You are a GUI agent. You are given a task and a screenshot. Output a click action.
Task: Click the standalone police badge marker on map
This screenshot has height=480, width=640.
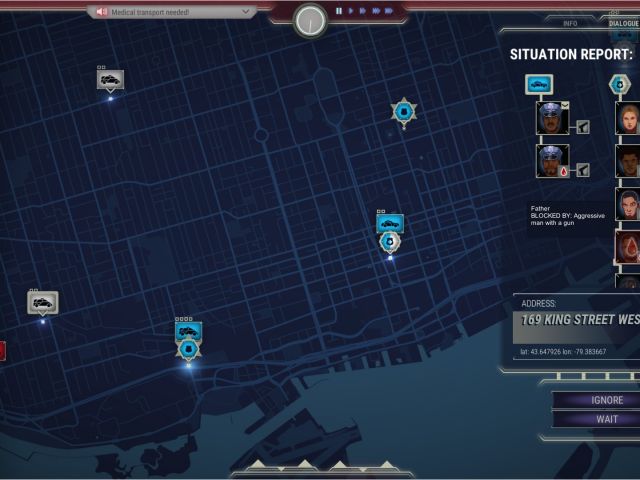[403, 112]
